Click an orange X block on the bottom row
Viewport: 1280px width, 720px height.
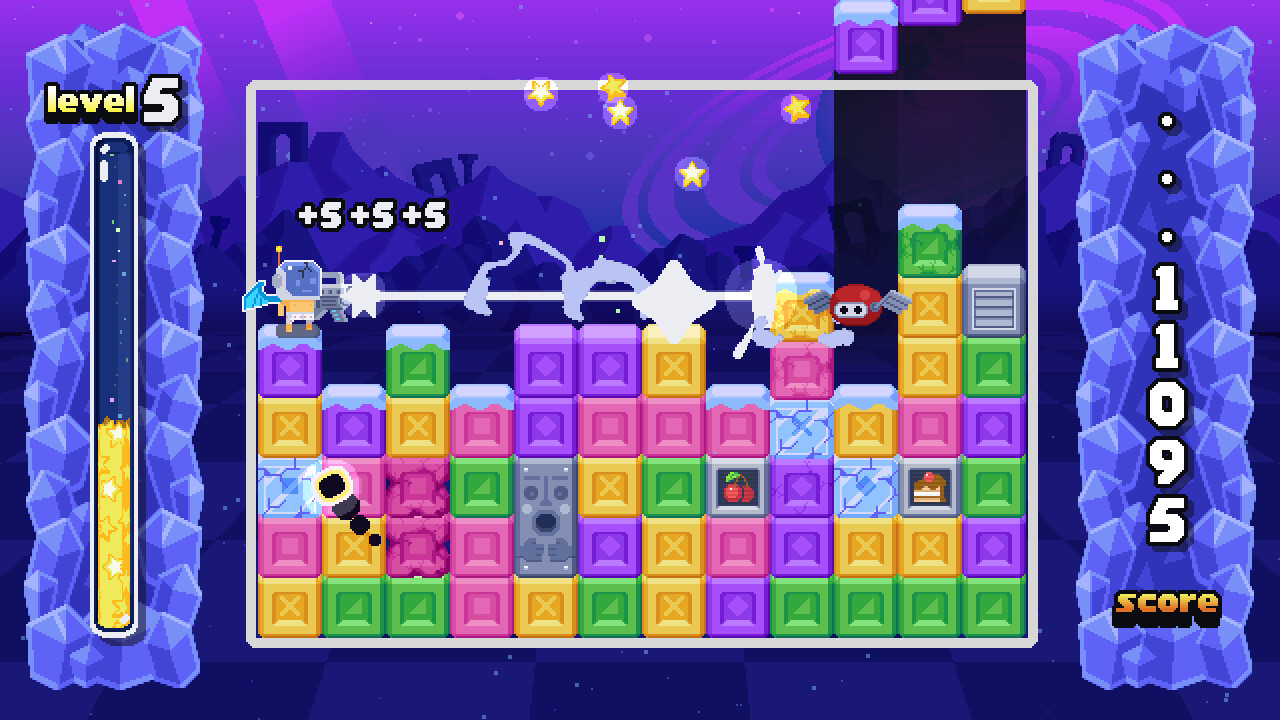point(287,606)
